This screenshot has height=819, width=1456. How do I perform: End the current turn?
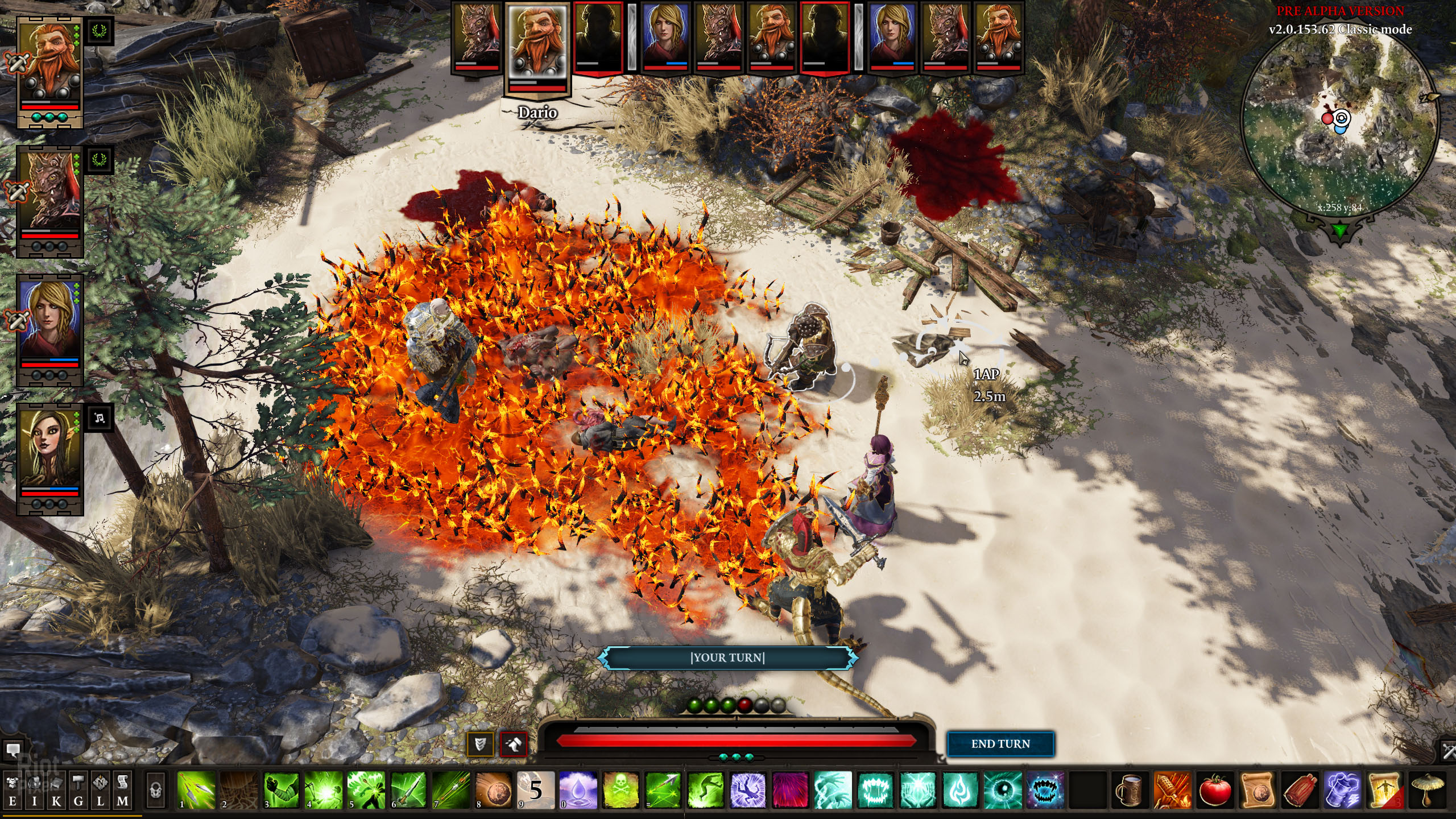[1000, 744]
